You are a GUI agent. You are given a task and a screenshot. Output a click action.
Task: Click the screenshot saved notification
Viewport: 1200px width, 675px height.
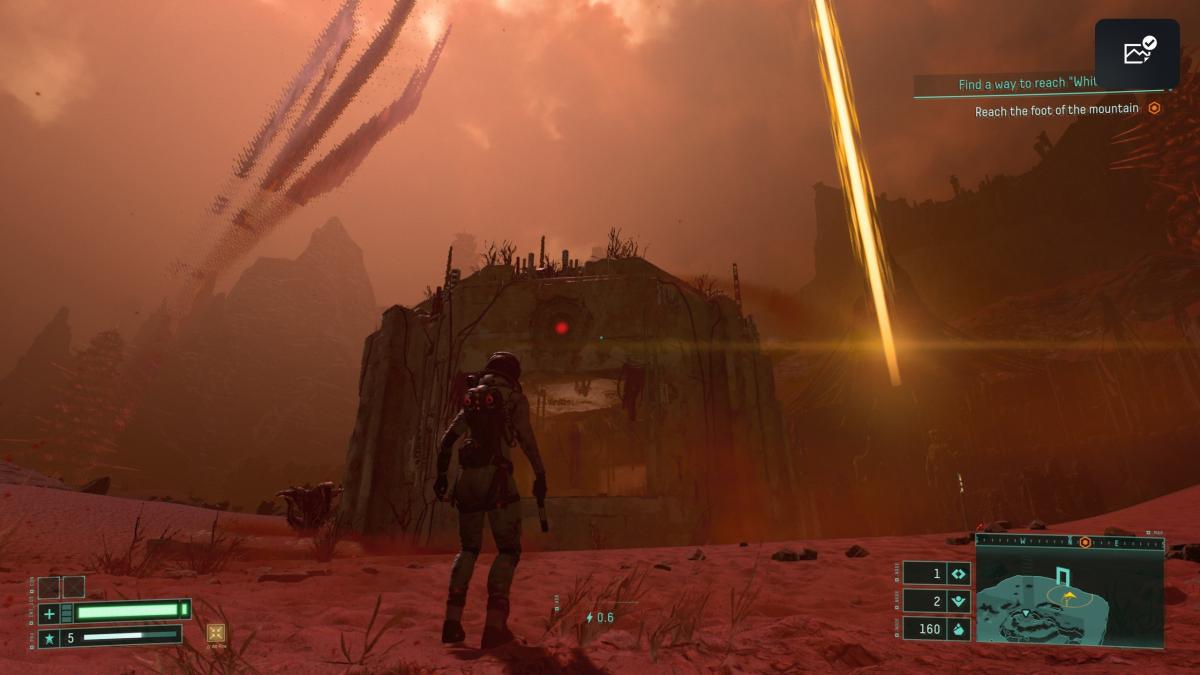pyautogui.click(x=1137, y=53)
